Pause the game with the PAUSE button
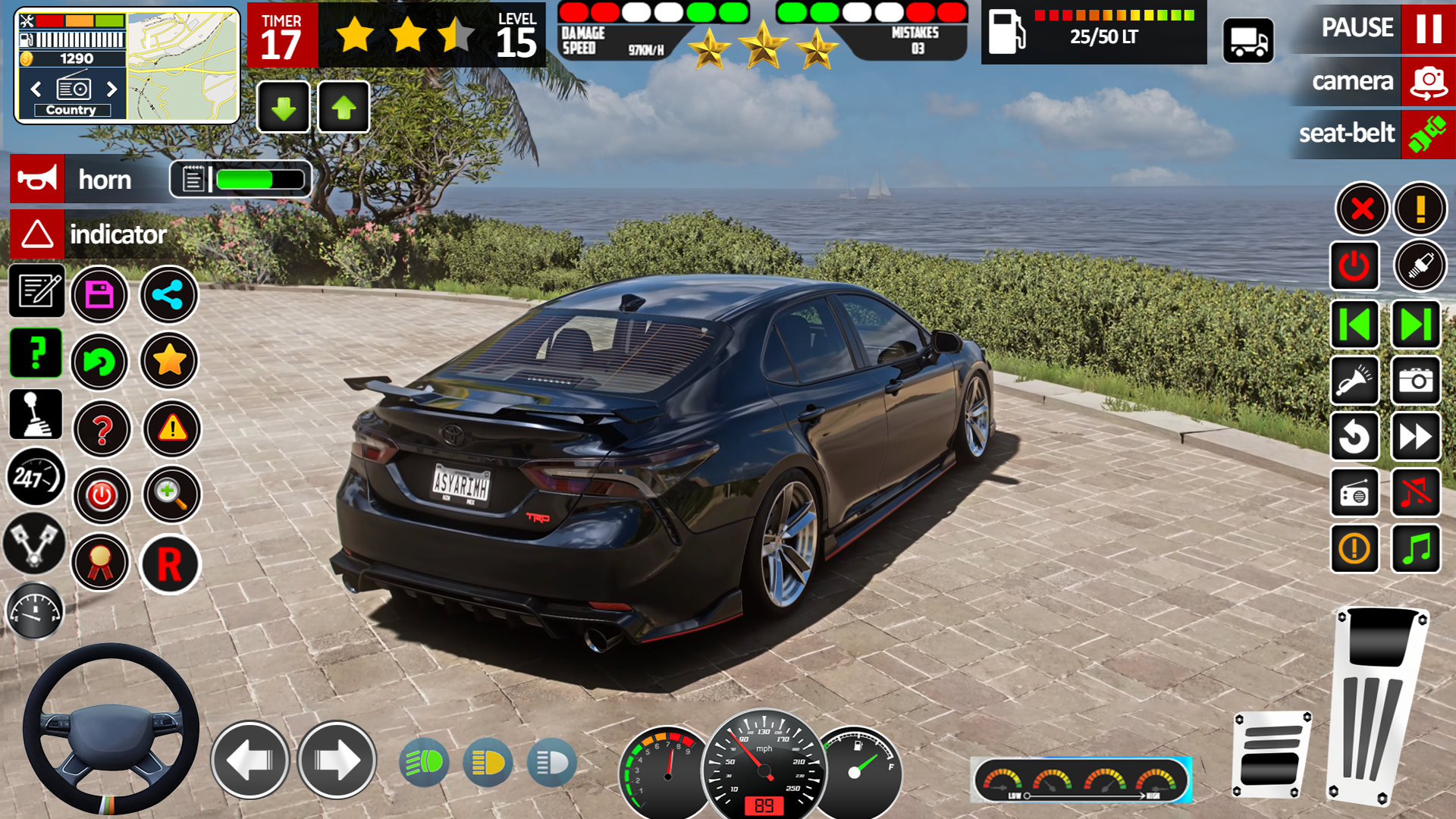 pyautogui.click(x=1428, y=28)
